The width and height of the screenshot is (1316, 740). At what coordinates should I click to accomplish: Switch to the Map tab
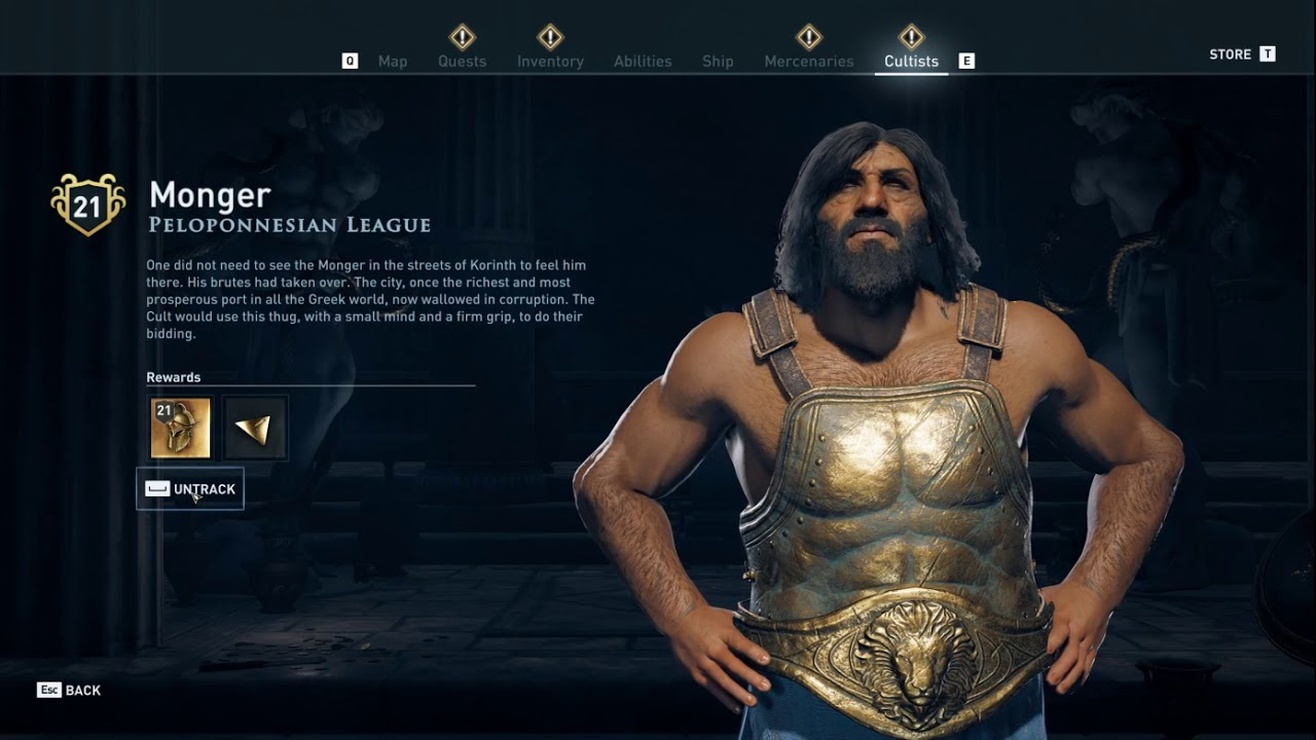point(392,61)
